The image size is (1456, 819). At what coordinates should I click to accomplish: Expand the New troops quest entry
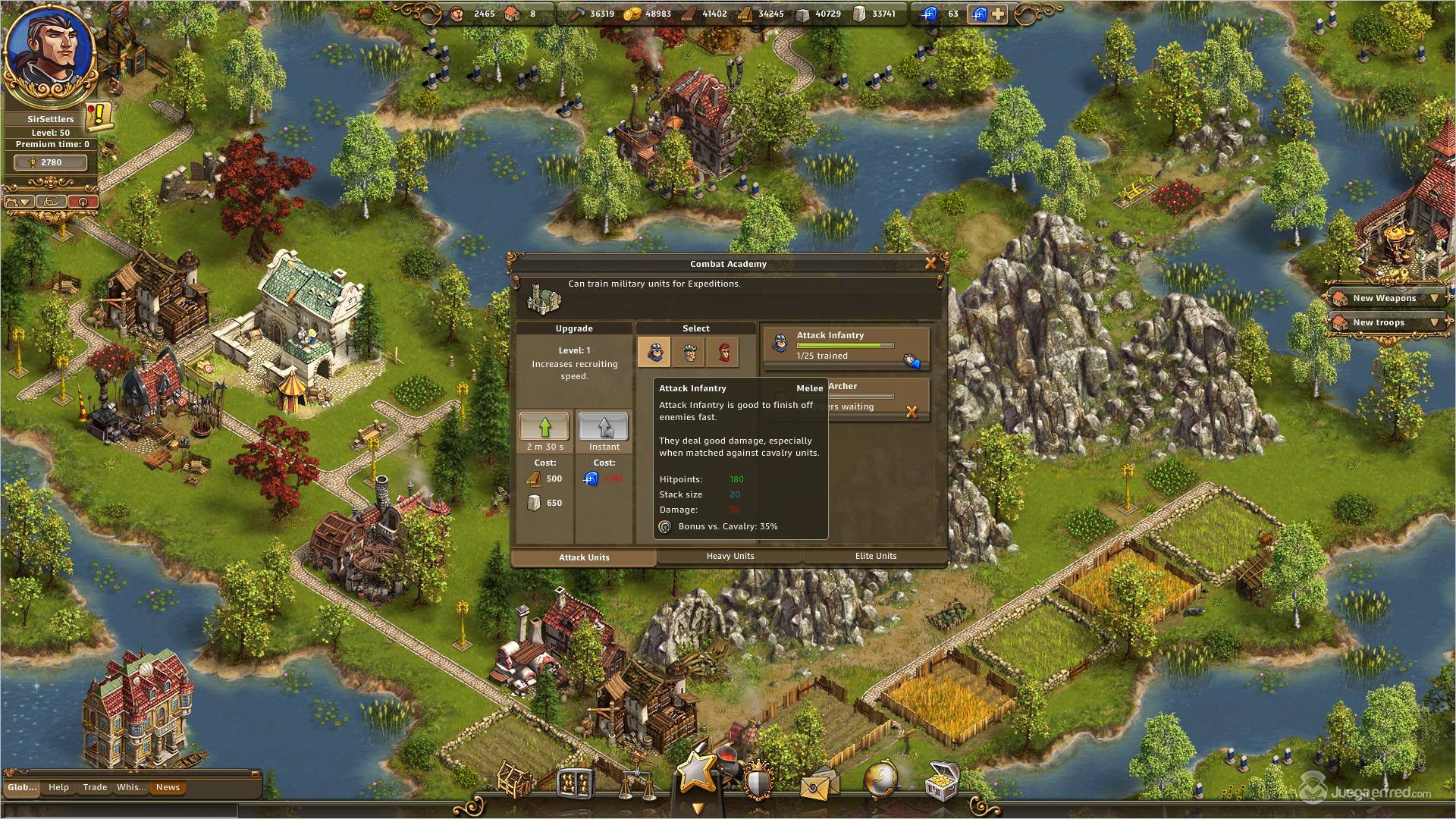[1434, 322]
